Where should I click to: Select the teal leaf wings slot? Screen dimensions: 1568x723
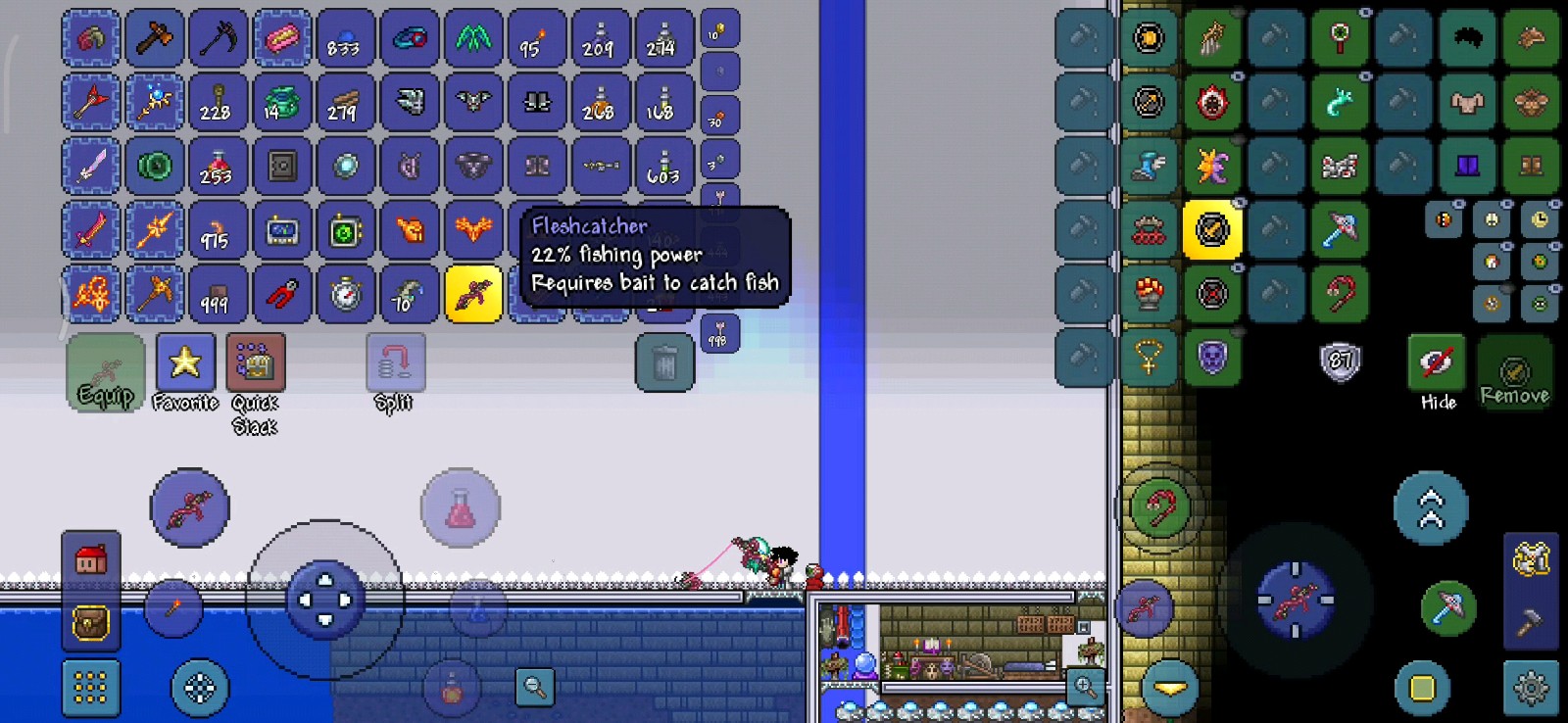pos(473,39)
